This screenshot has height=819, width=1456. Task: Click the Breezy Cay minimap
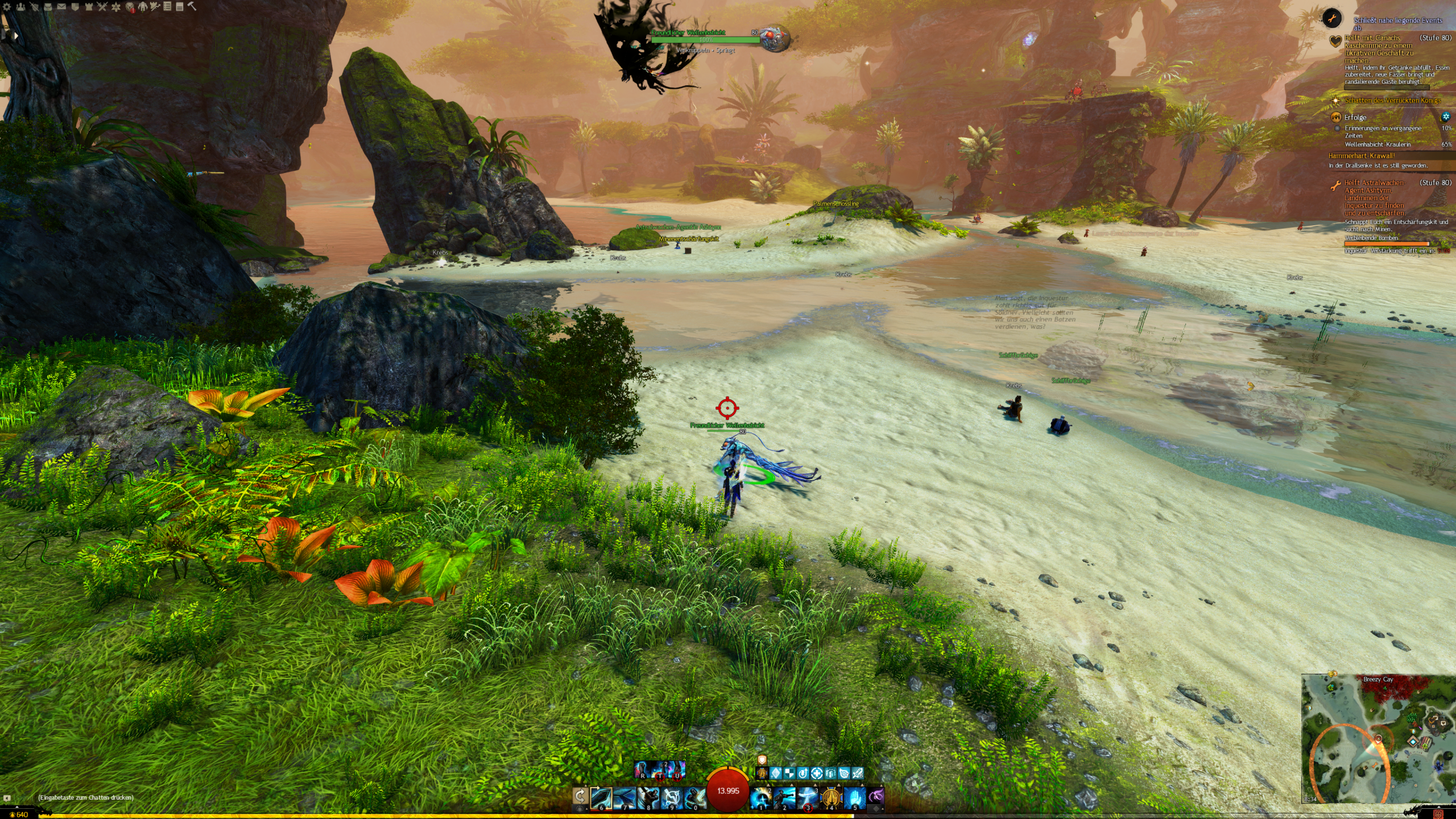coord(1378,739)
